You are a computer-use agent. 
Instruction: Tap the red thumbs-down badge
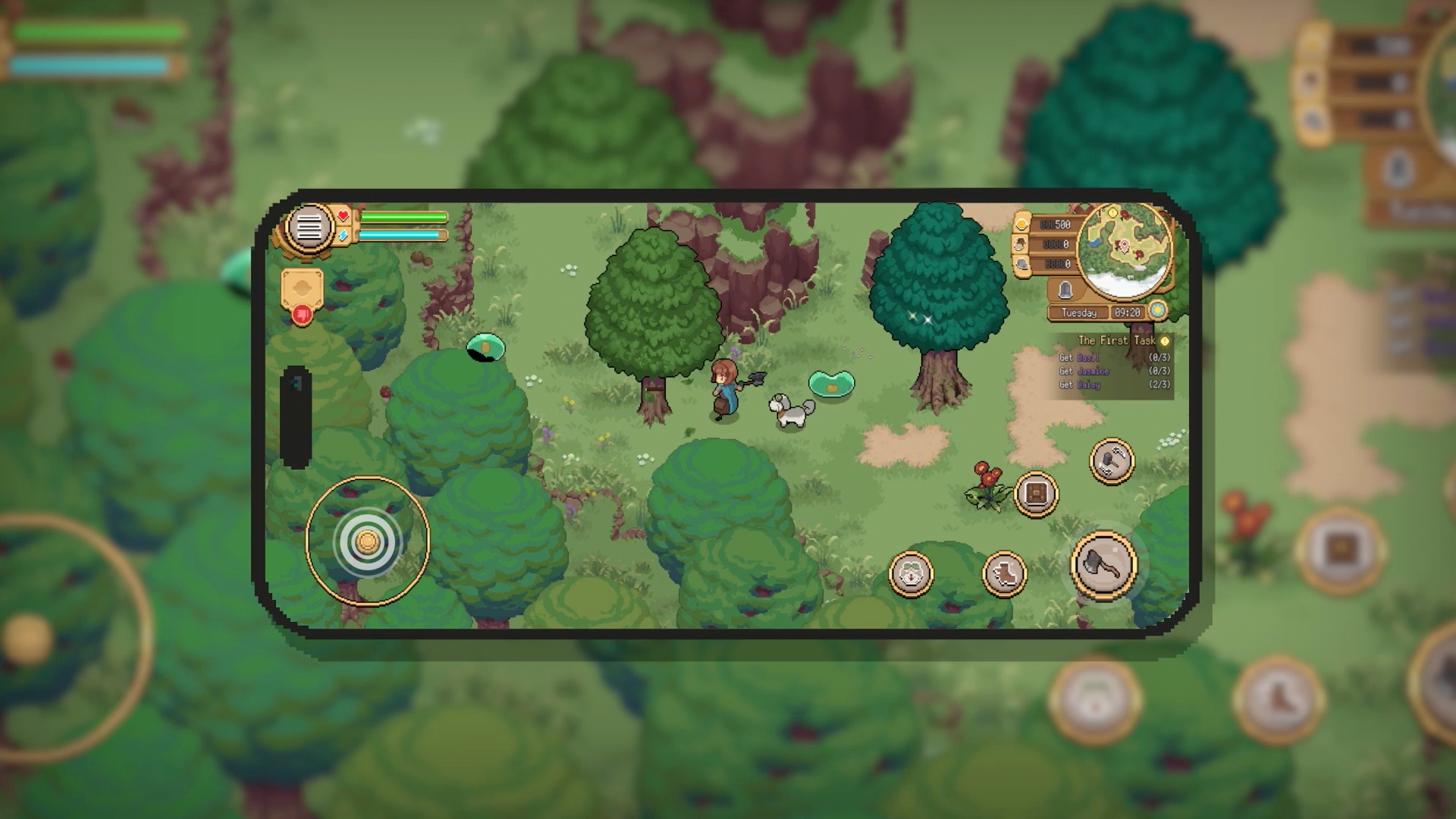point(302,313)
